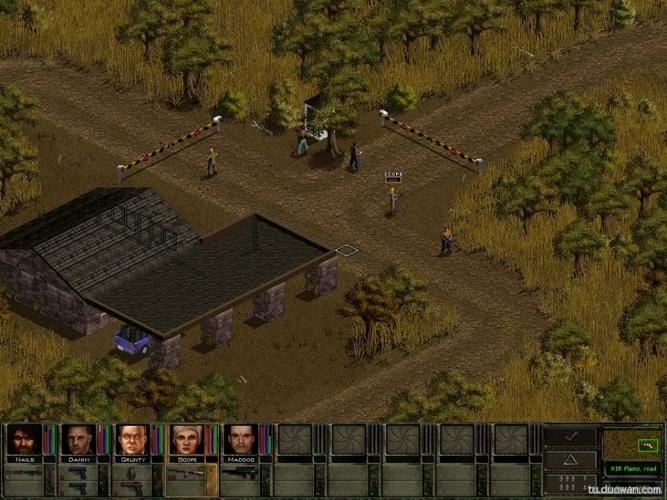667x500 pixels.
Task: Click Nails' rifle weapon slot
Action: coord(25,471)
